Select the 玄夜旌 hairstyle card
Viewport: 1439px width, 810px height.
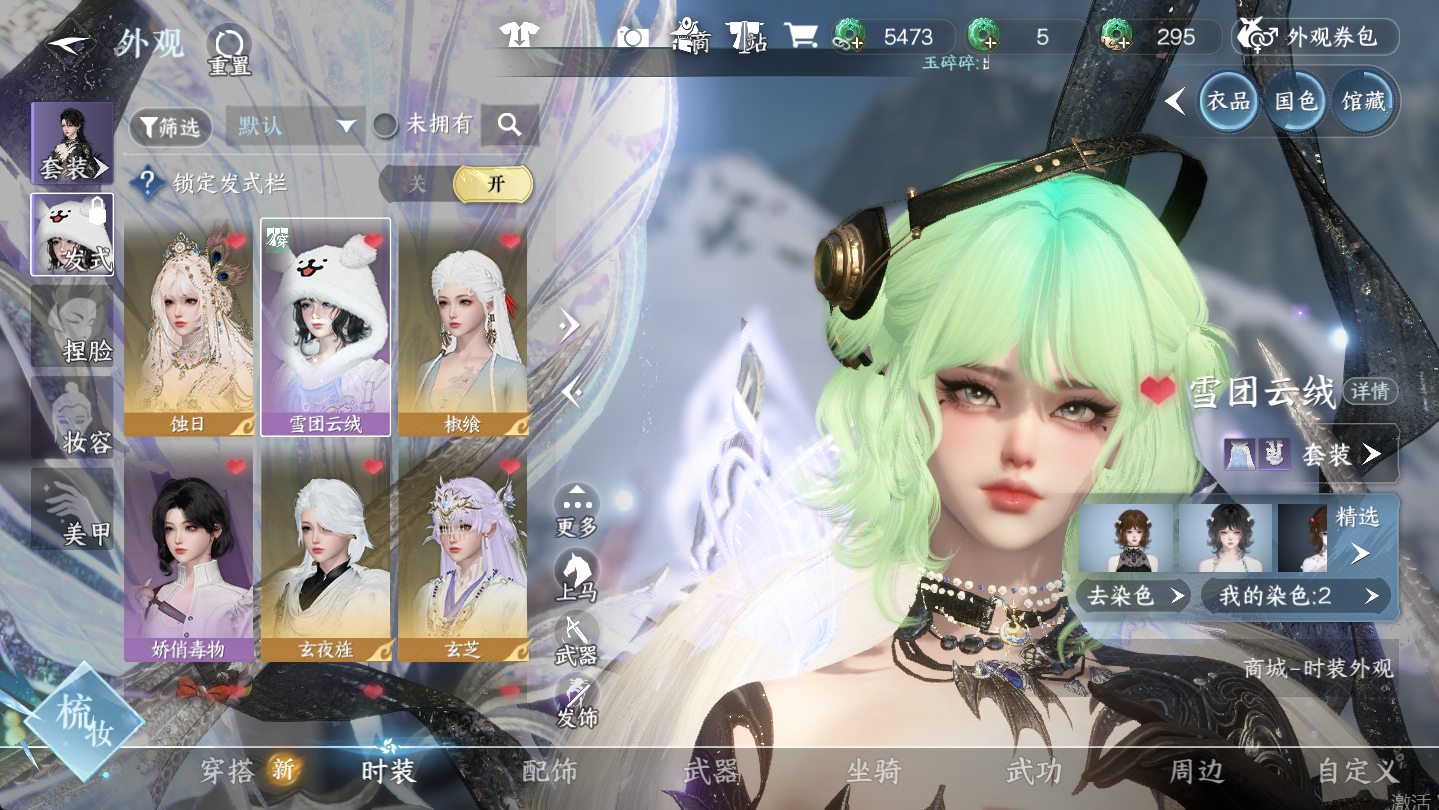click(326, 553)
